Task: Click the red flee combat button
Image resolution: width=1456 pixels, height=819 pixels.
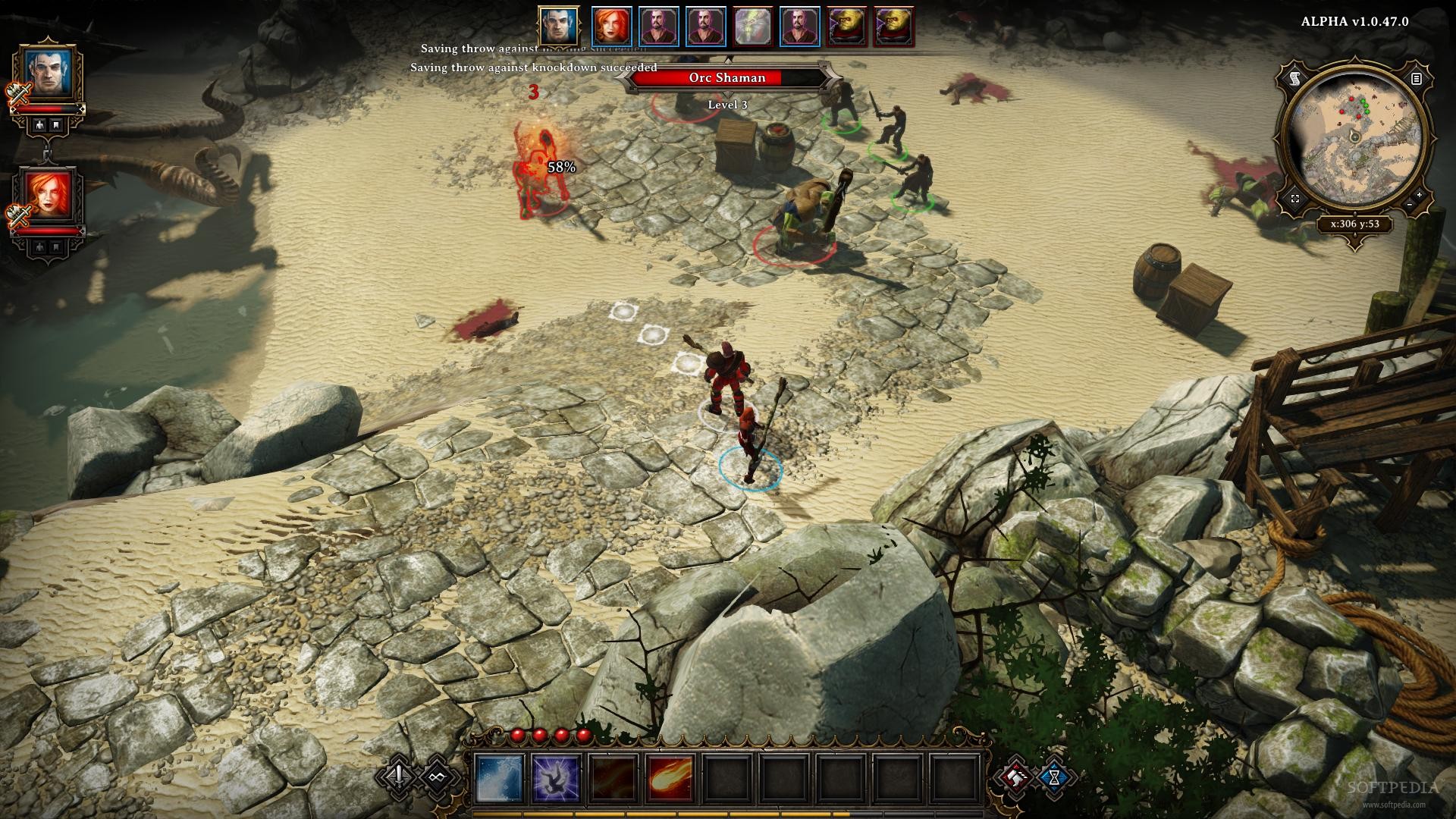Action: (1016, 777)
